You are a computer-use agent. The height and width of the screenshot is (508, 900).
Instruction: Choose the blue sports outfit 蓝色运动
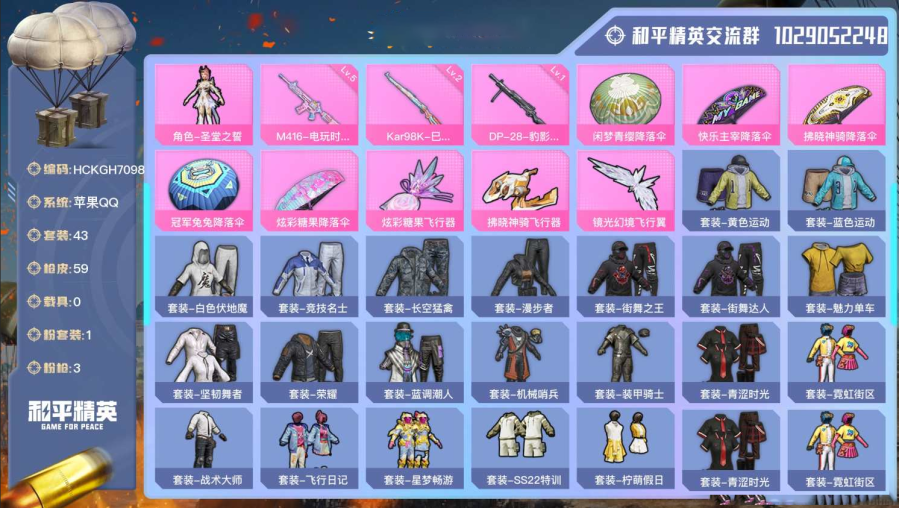point(837,188)
